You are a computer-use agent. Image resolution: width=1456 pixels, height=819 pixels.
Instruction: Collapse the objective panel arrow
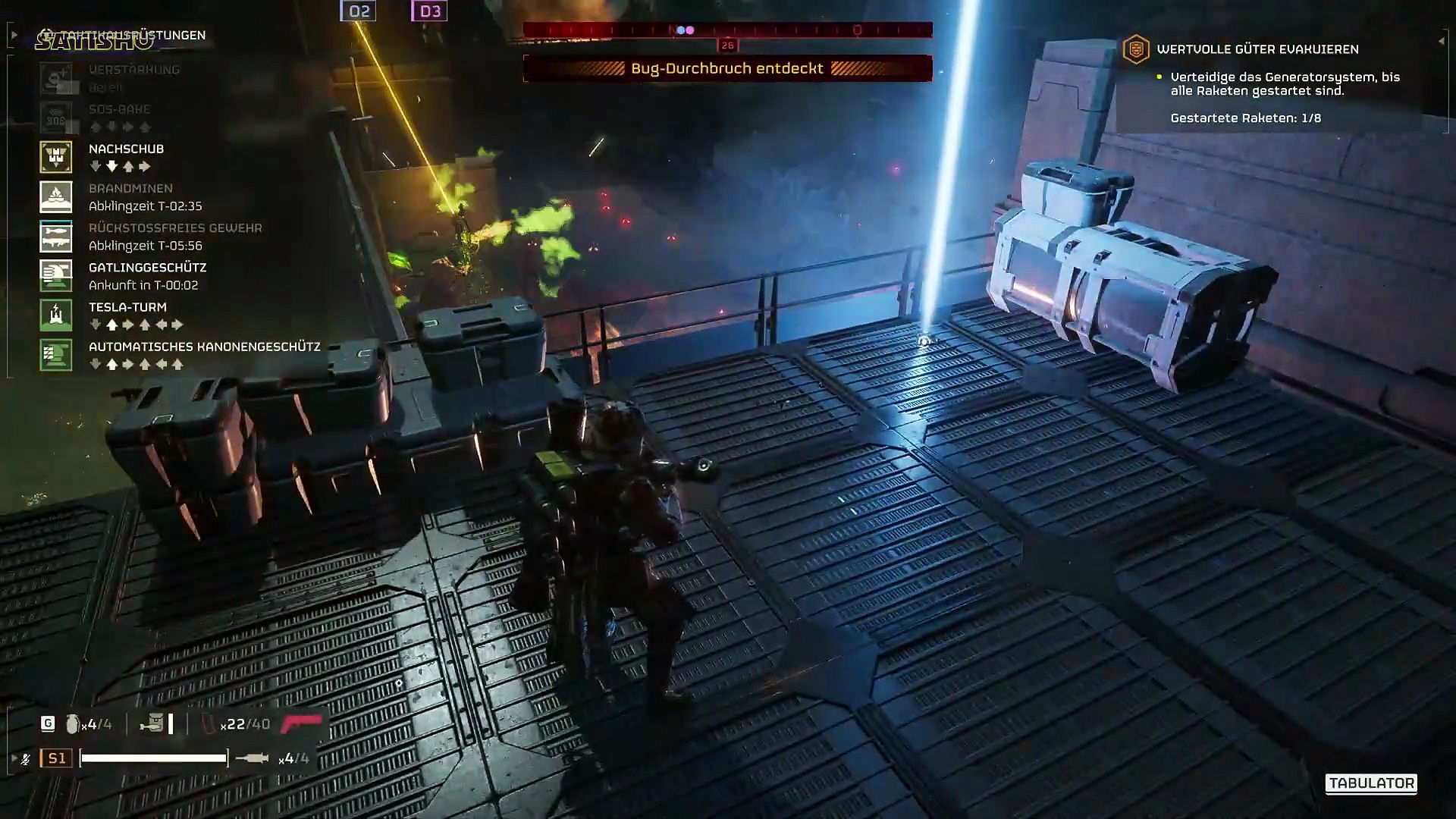click(x=1442, y=41)
